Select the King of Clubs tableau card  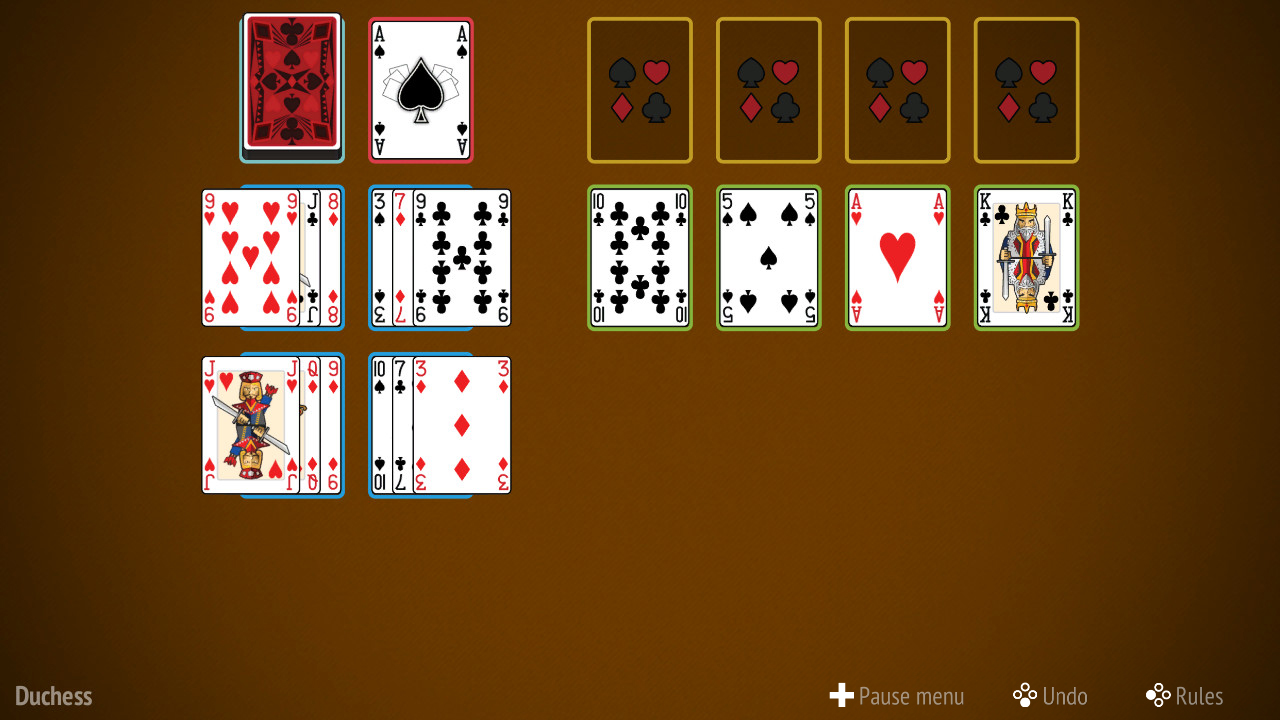(x=1026, y=257)
